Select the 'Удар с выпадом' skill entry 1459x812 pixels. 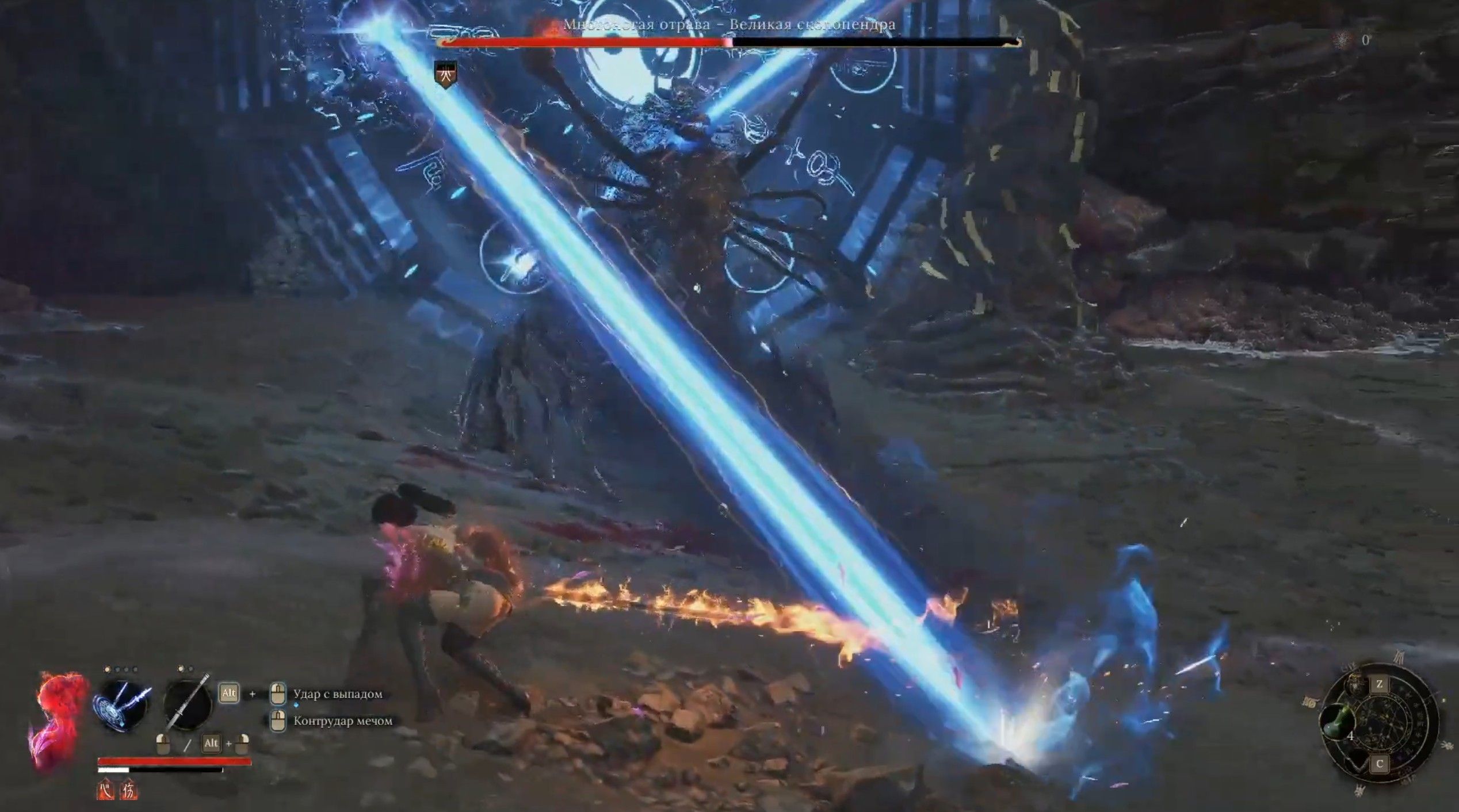tap(337, 694)
